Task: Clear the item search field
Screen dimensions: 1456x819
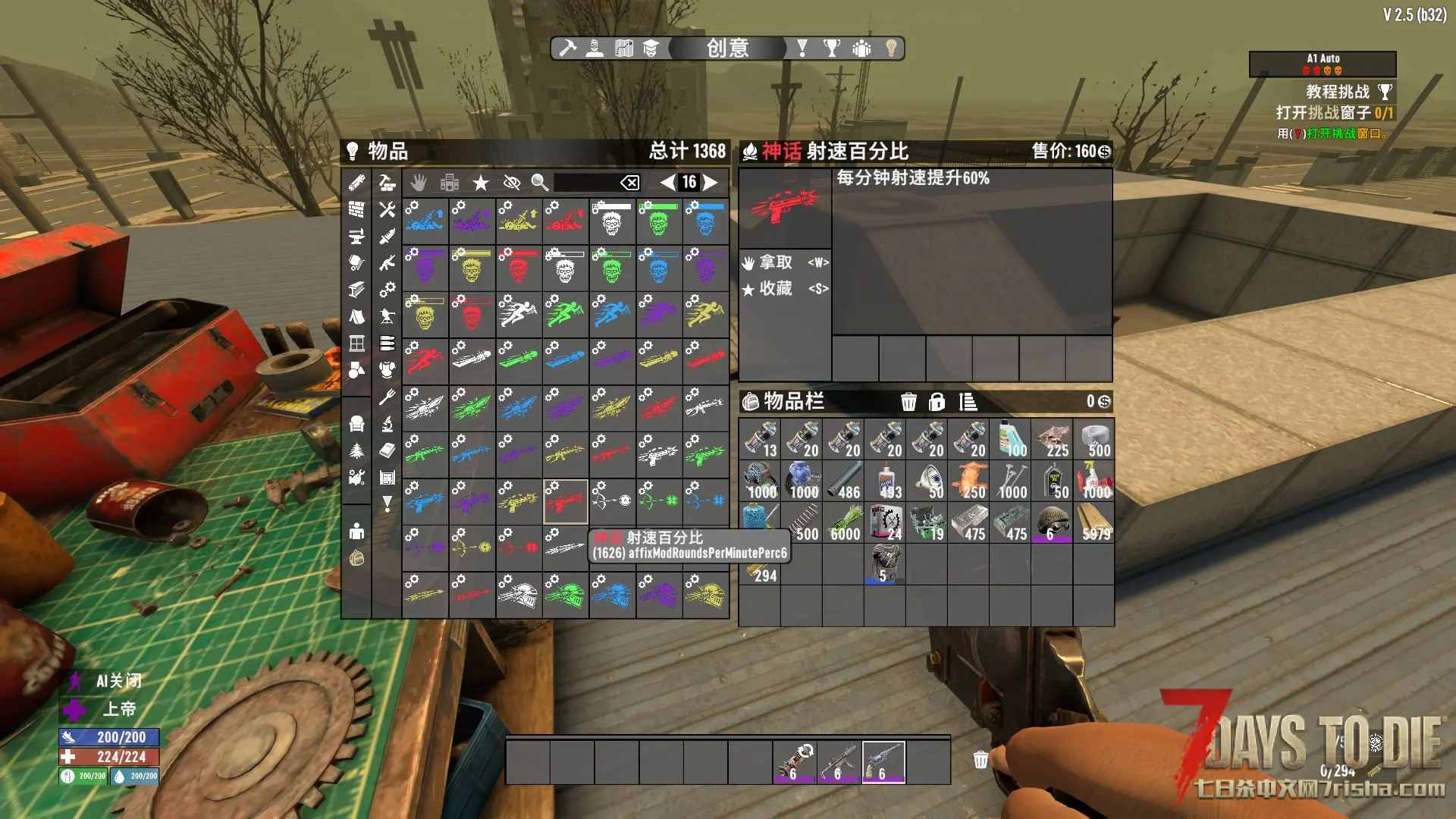Action: [x=629, y=182]
